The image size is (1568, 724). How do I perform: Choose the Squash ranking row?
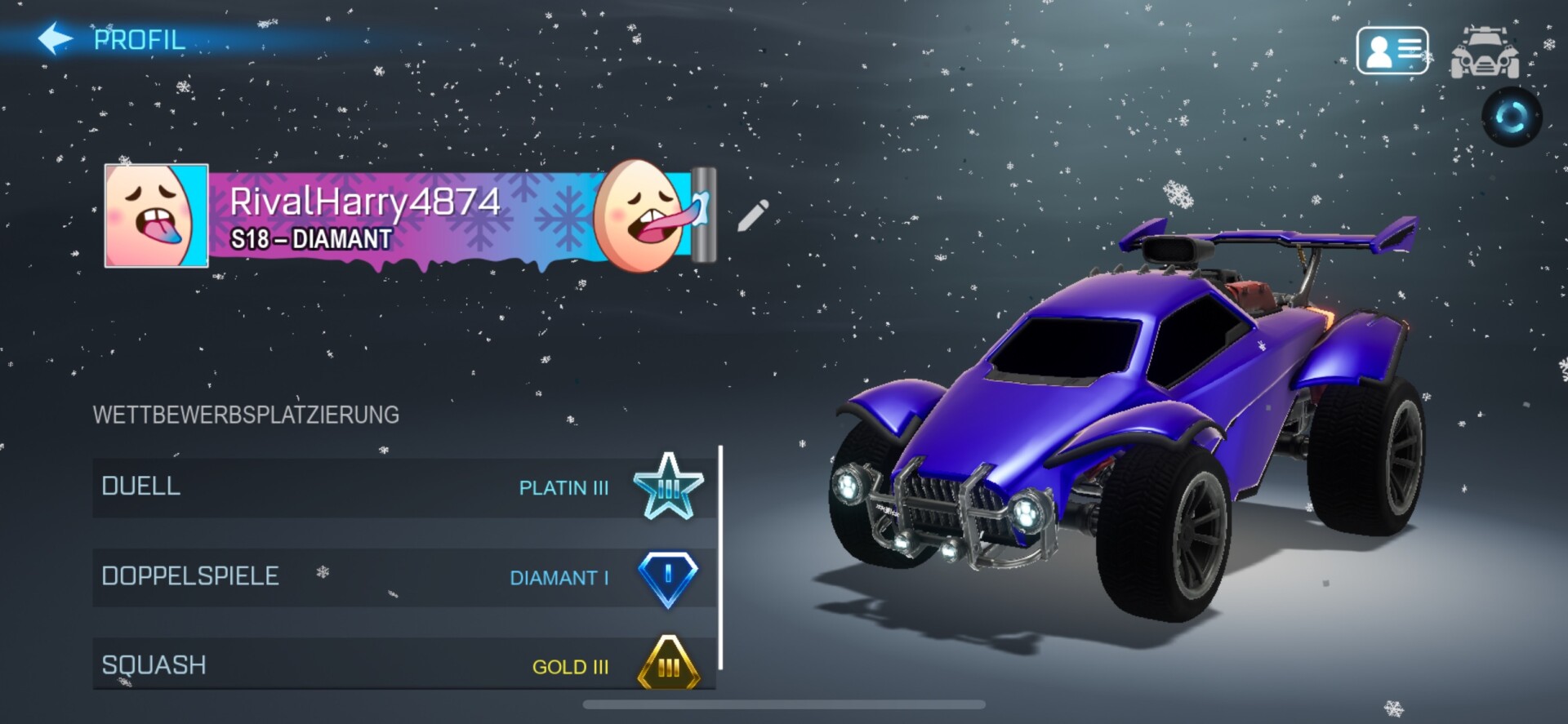(403, 664)
